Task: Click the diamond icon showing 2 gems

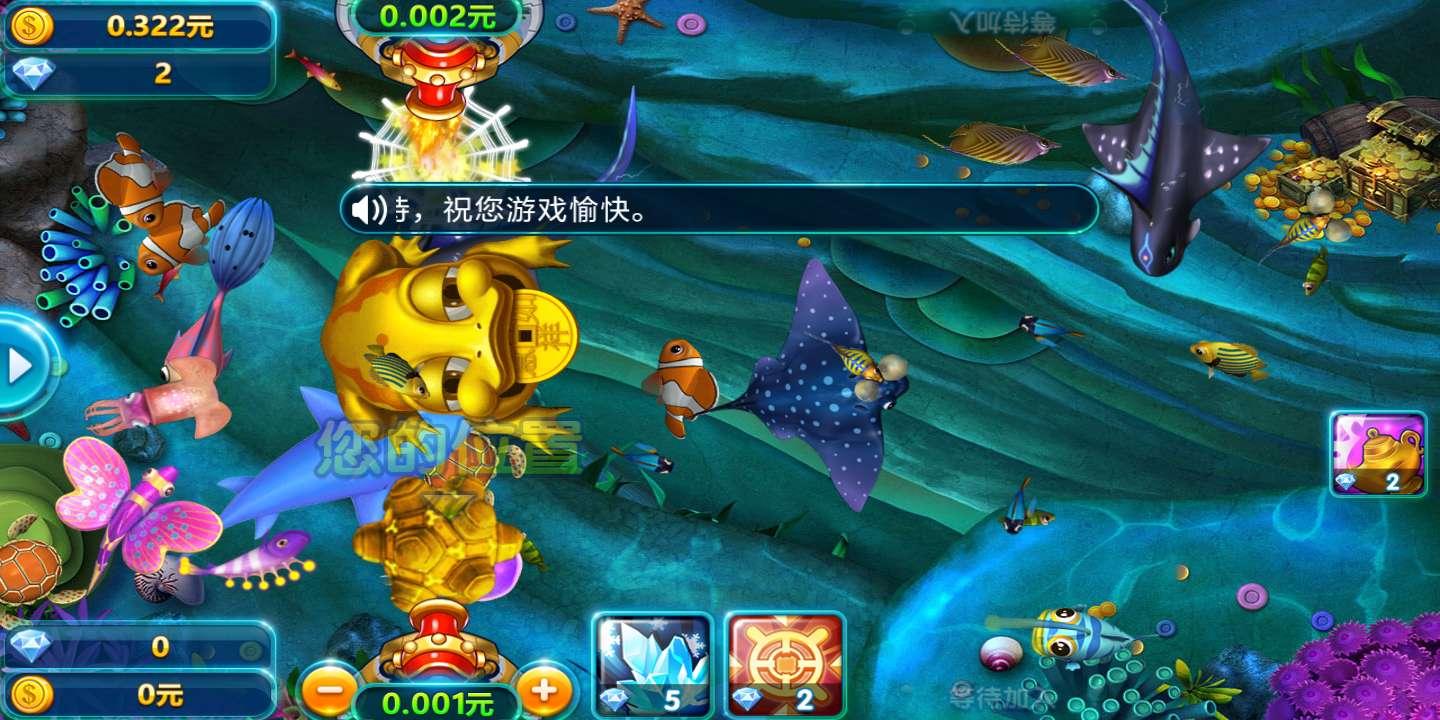Action: pyautogui.click(x=30, y=73)
